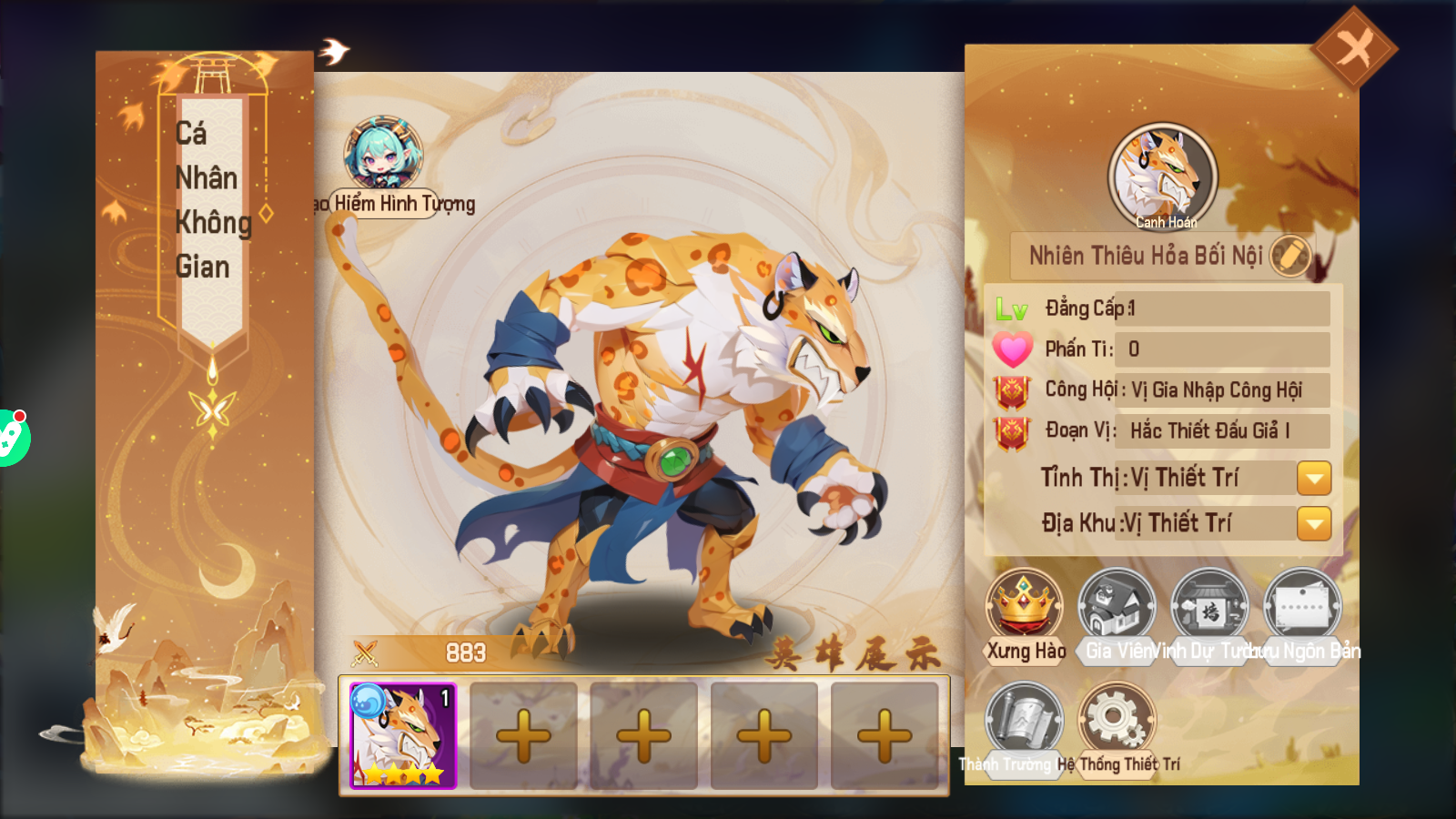
Task: Open the Lưu Ngôn Bản message board
Action: (1301, 605)
